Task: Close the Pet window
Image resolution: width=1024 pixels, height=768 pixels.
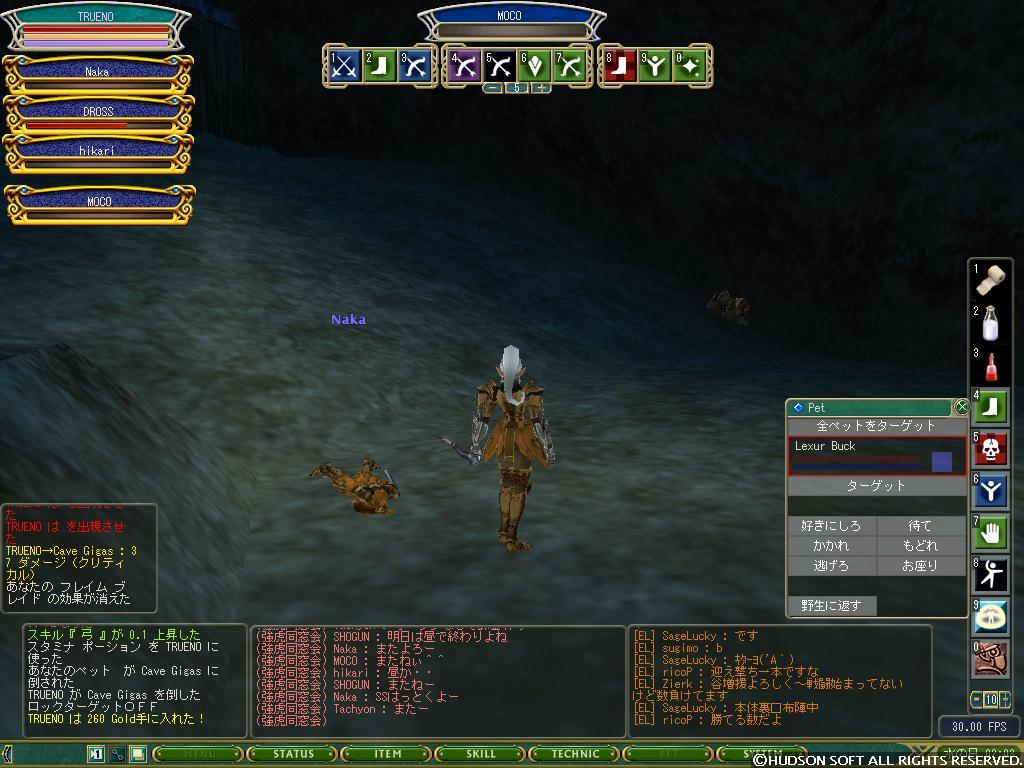Action: click(x=962, y=407)
